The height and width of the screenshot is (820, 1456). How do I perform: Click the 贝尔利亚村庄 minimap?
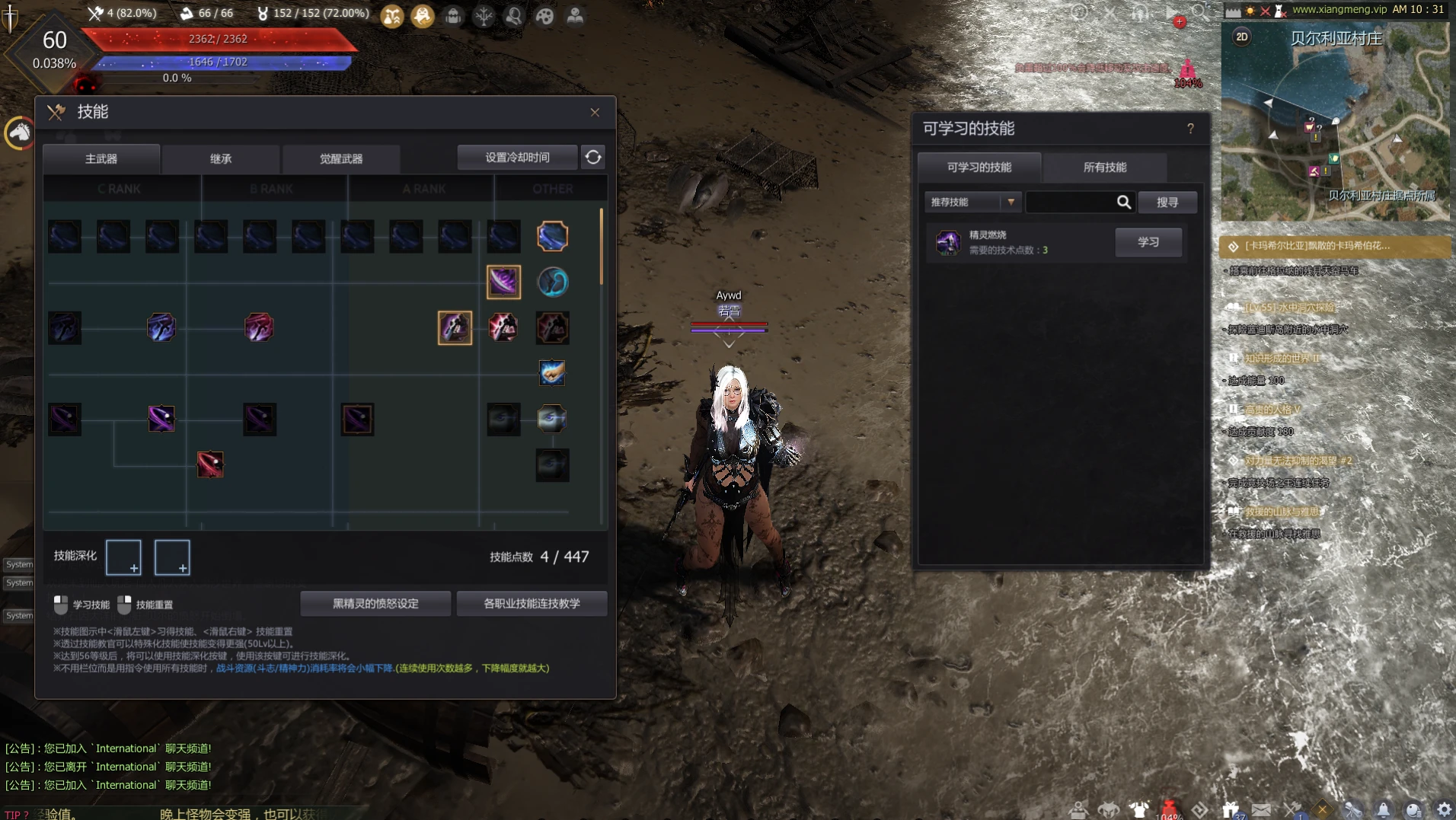(1336, 129)
